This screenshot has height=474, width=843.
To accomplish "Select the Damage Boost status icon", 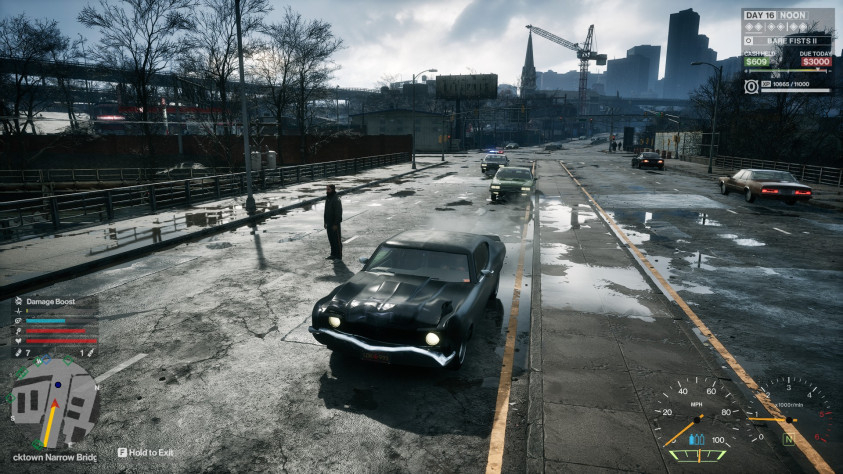I will 17,300.
